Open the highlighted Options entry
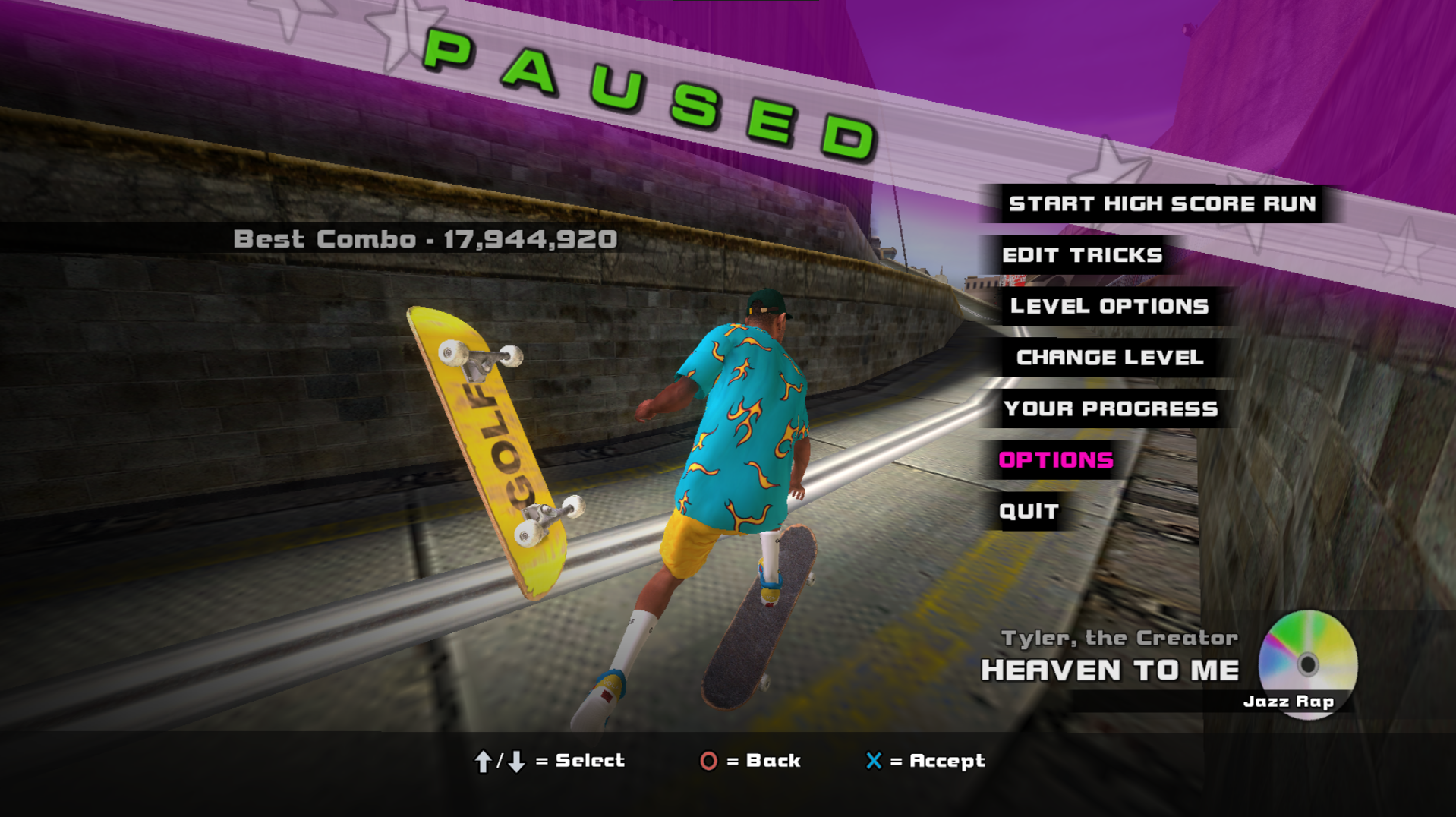 (1056, 460)
